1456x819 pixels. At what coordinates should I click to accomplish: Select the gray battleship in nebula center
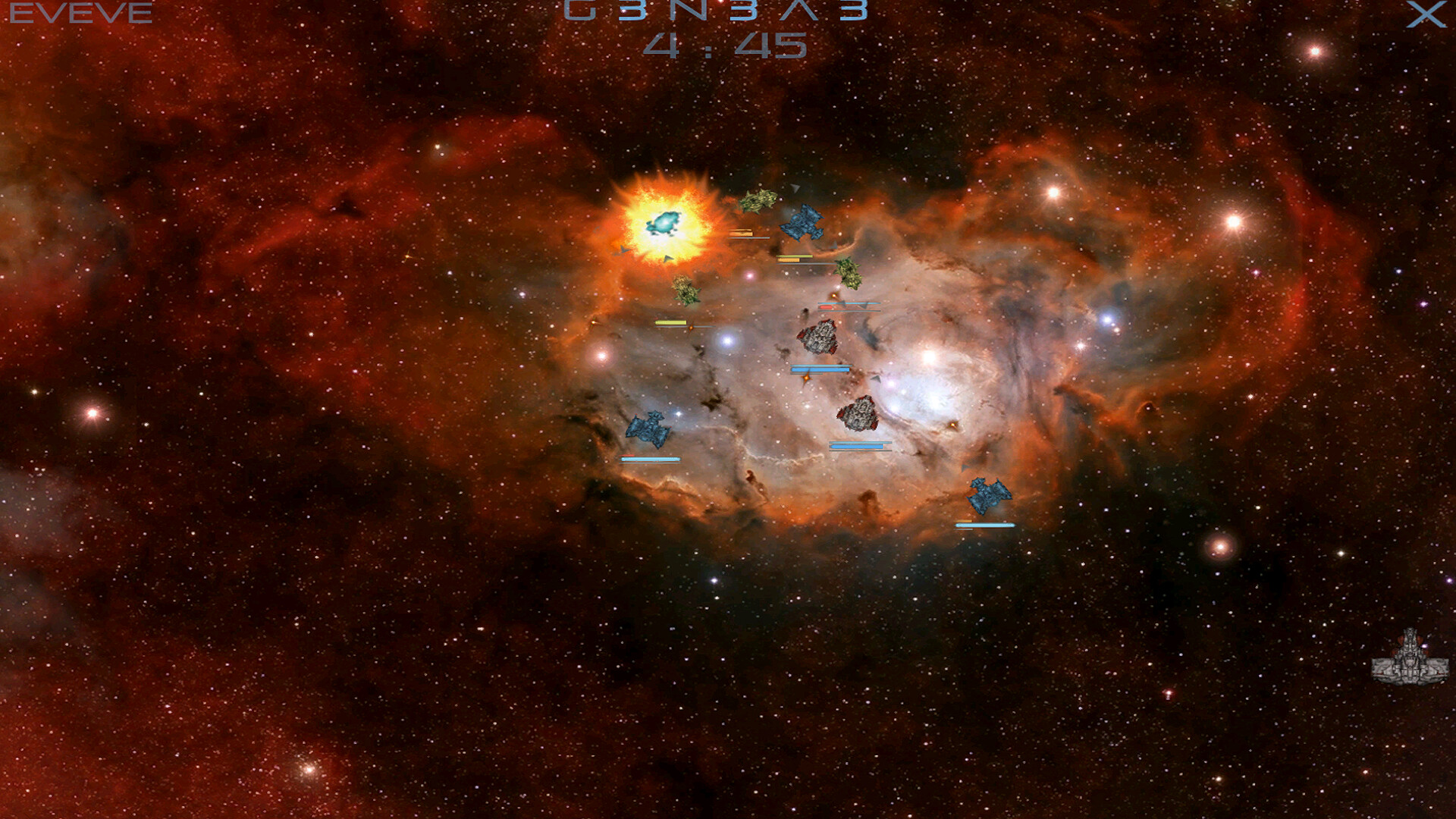tap(819, 337)
